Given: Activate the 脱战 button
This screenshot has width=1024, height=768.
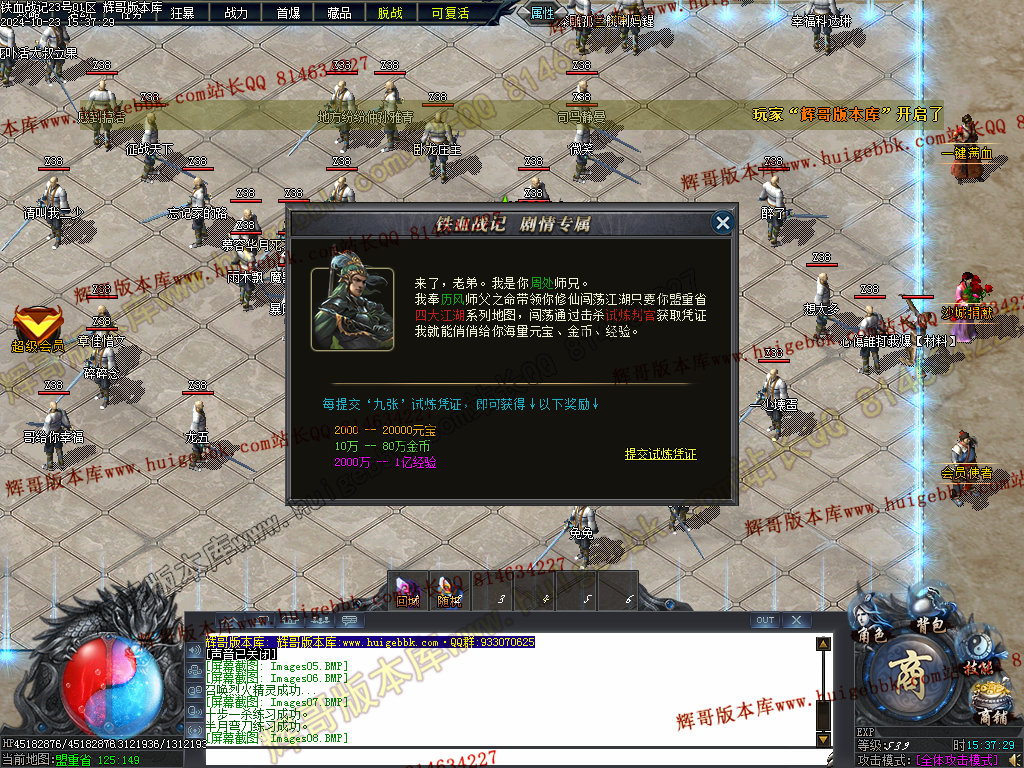Looking at the screenshot, I should (391, 13).
